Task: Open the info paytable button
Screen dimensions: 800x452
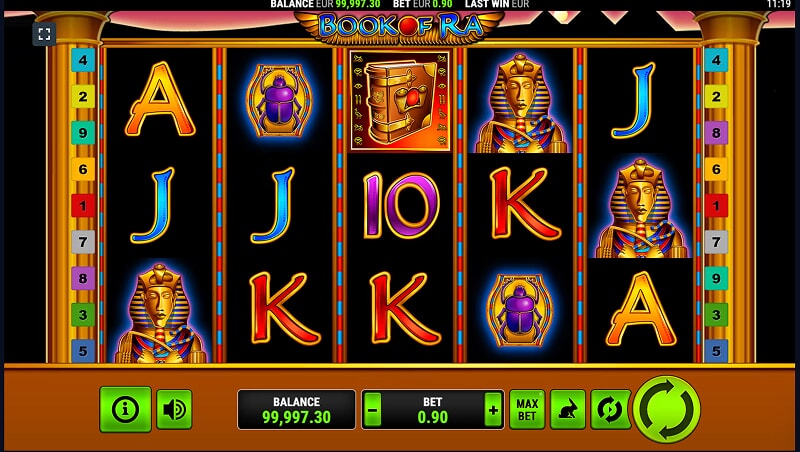Action: click(x=125, y=409)
